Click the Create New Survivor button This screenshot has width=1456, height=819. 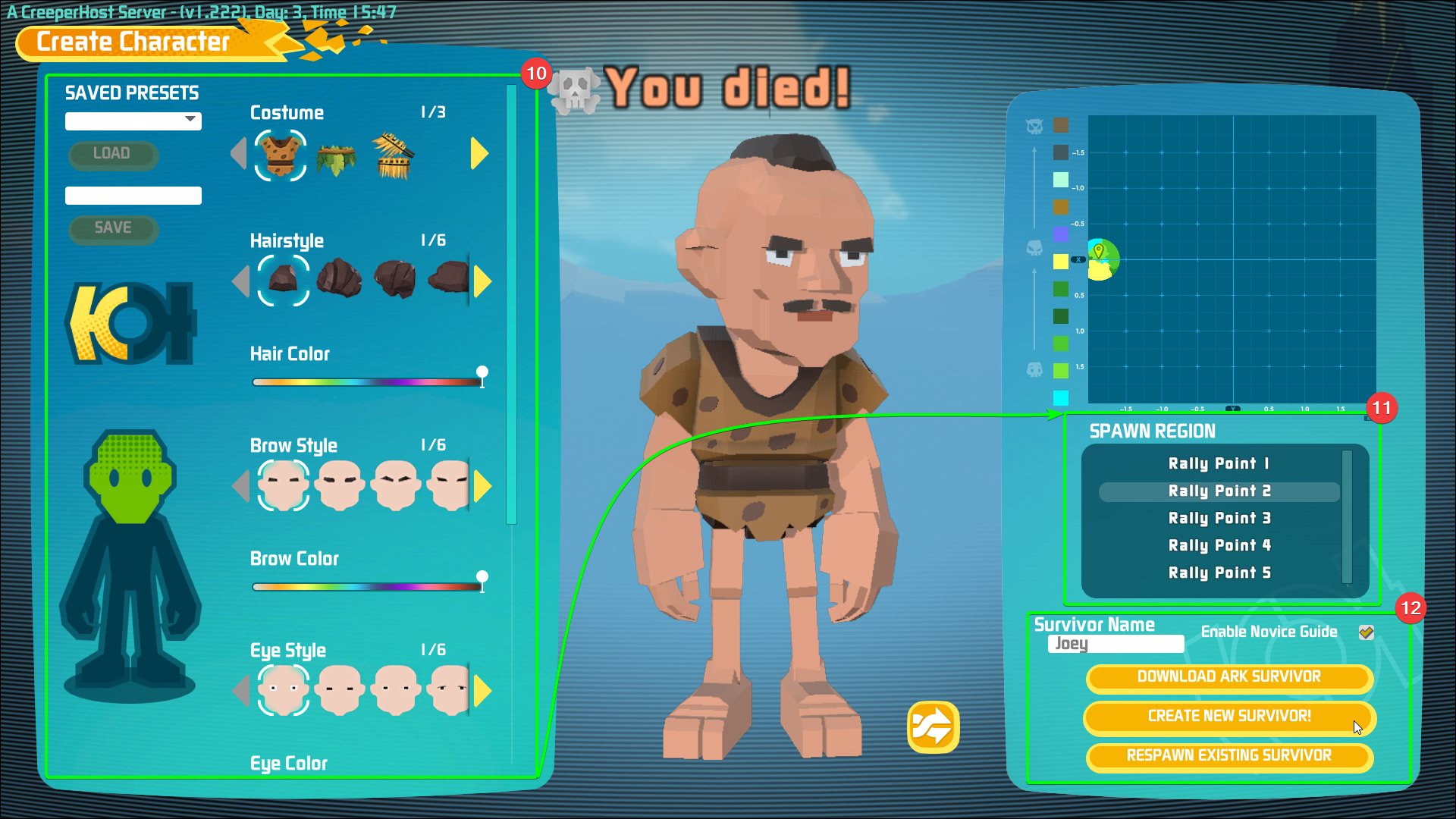[x=1228, y=717]
